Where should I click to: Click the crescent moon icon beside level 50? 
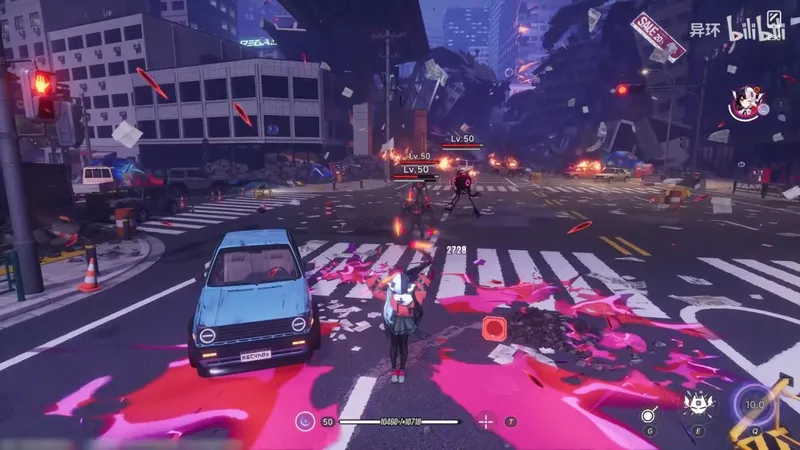coord(303,422)
